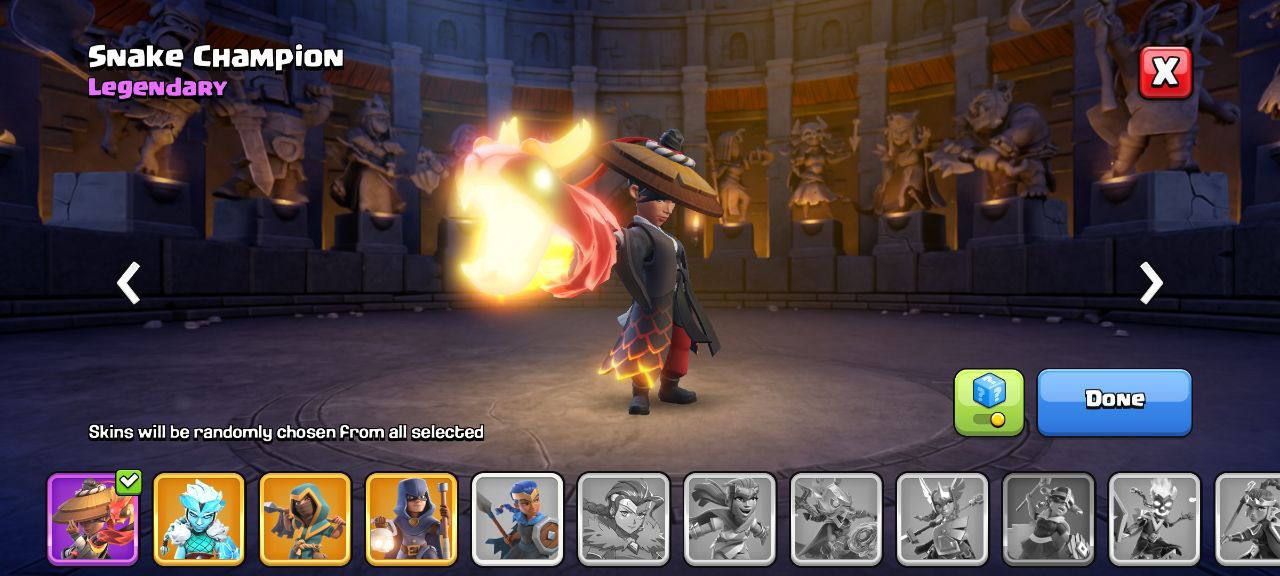This screenshot has height=576, width=1280.
Task: Confirm skin choice with the Done button
Action: [x=1114, y=400]
